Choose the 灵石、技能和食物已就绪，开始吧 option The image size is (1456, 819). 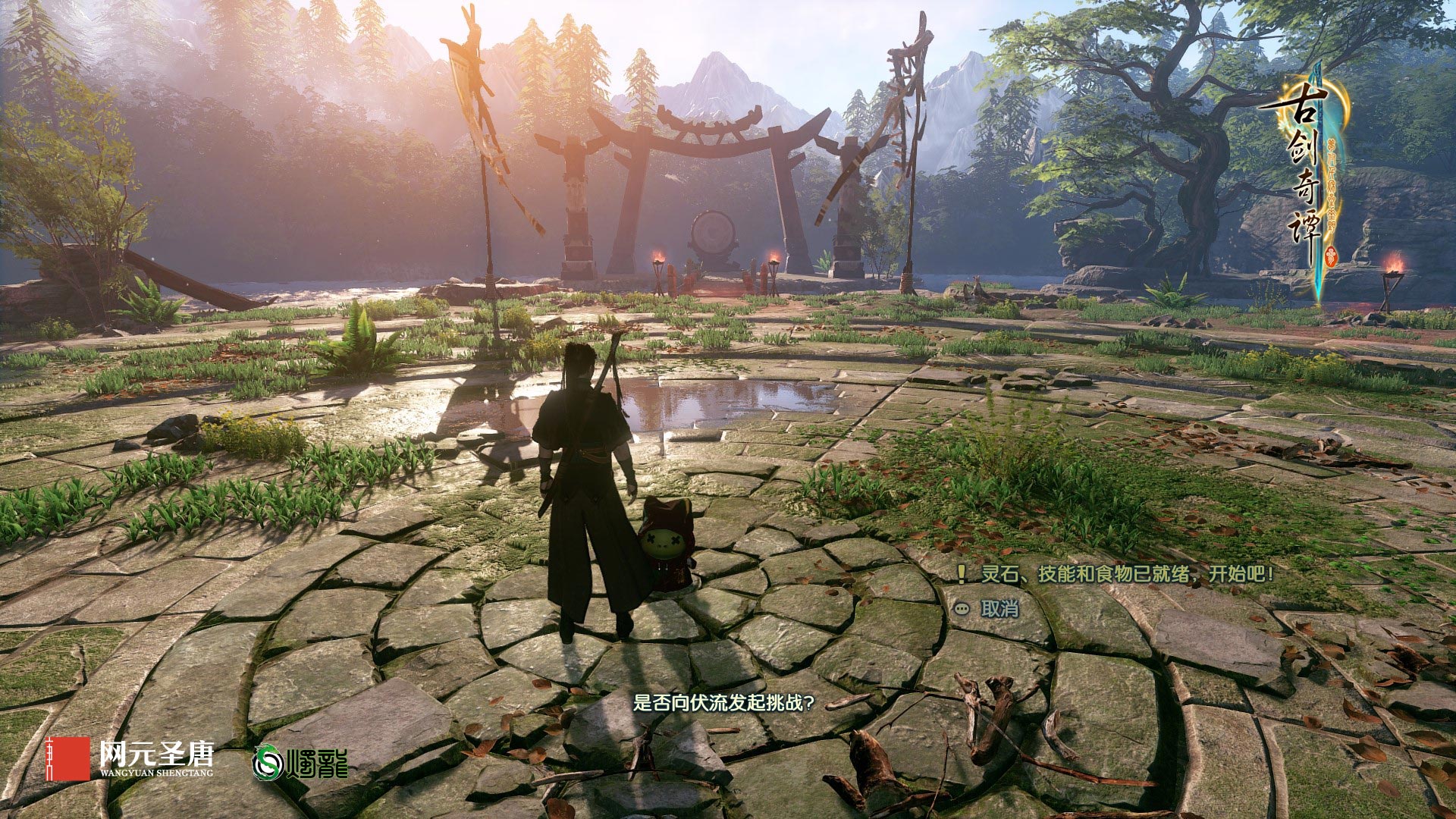(1127, 574)
